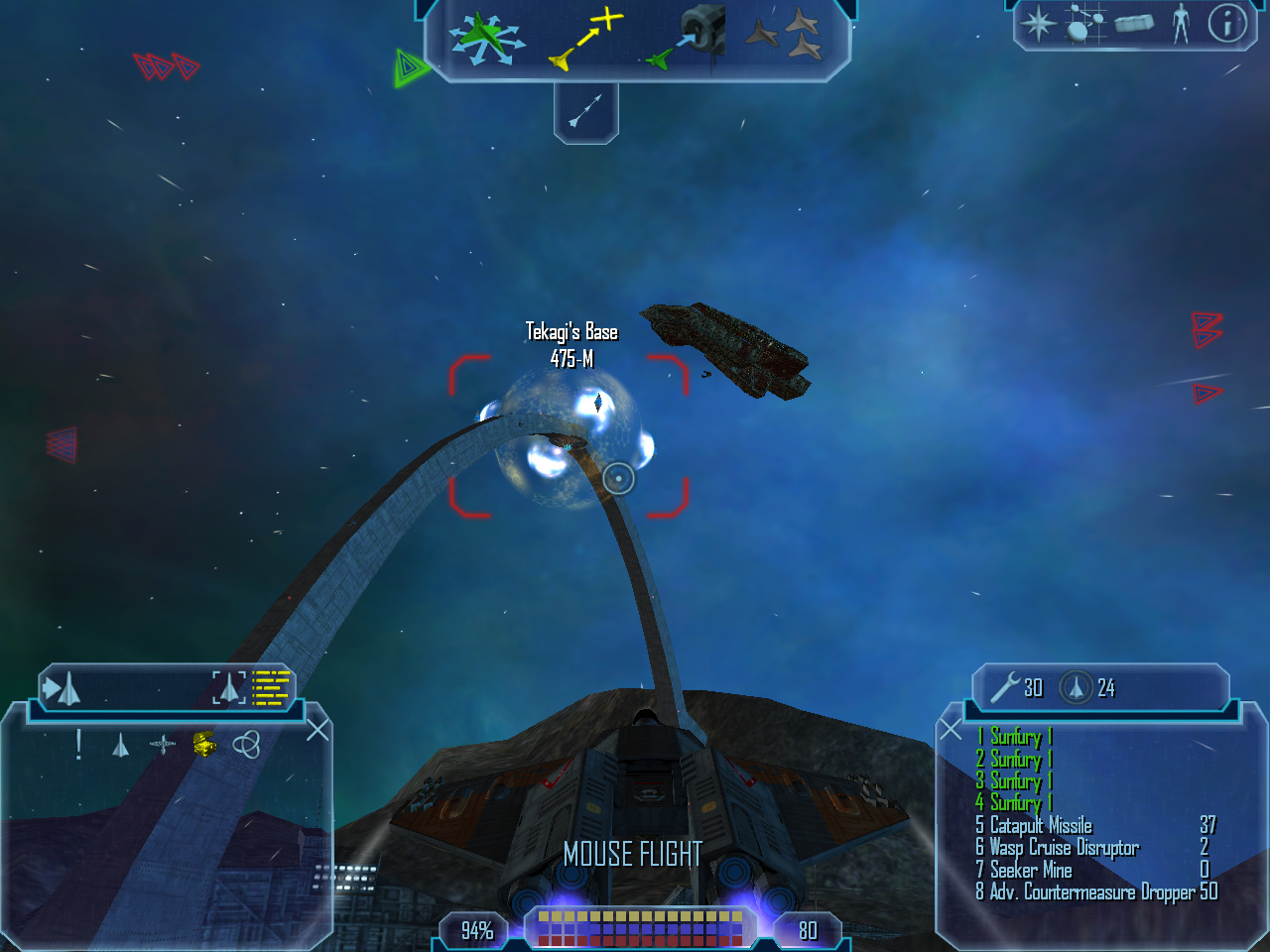Engage the cruise arrow icon below maneuvers
The height and width of the screenshot is (952, 1270).
(x=585, y=110)
